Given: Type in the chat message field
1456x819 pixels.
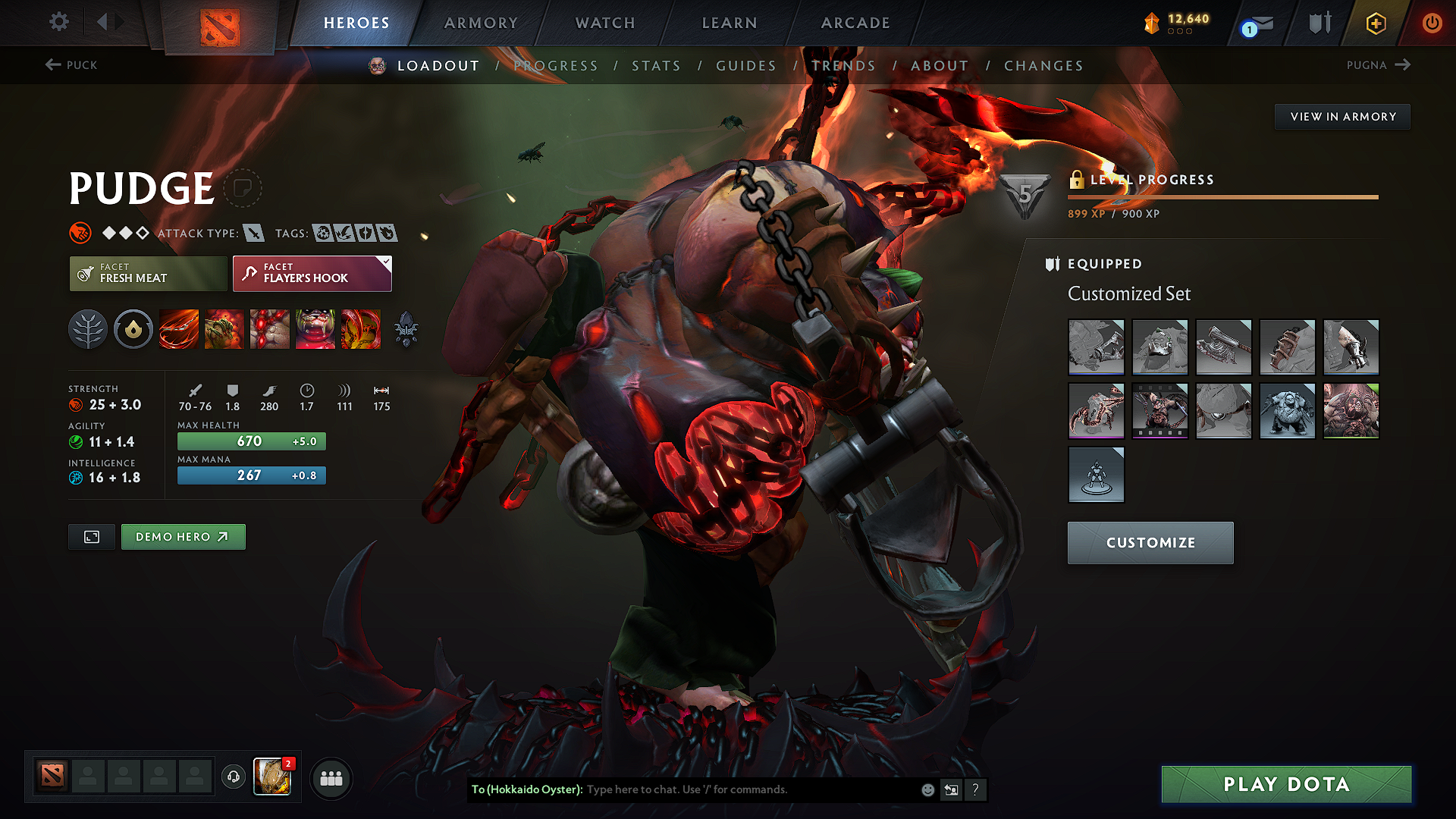Looking at the screenshot, I should [720, 789].
